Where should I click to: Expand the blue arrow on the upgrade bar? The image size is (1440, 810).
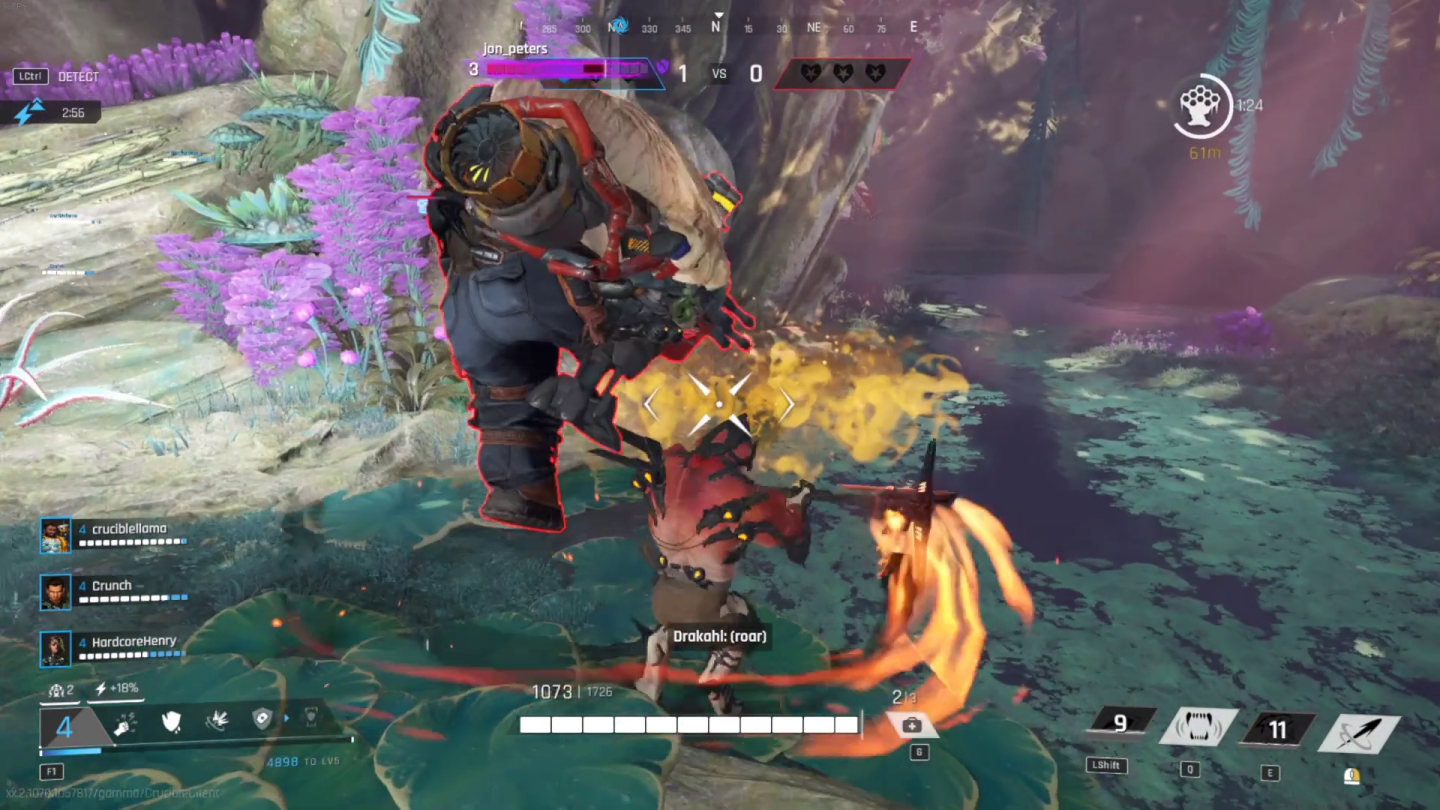click(x=287, y=718)
